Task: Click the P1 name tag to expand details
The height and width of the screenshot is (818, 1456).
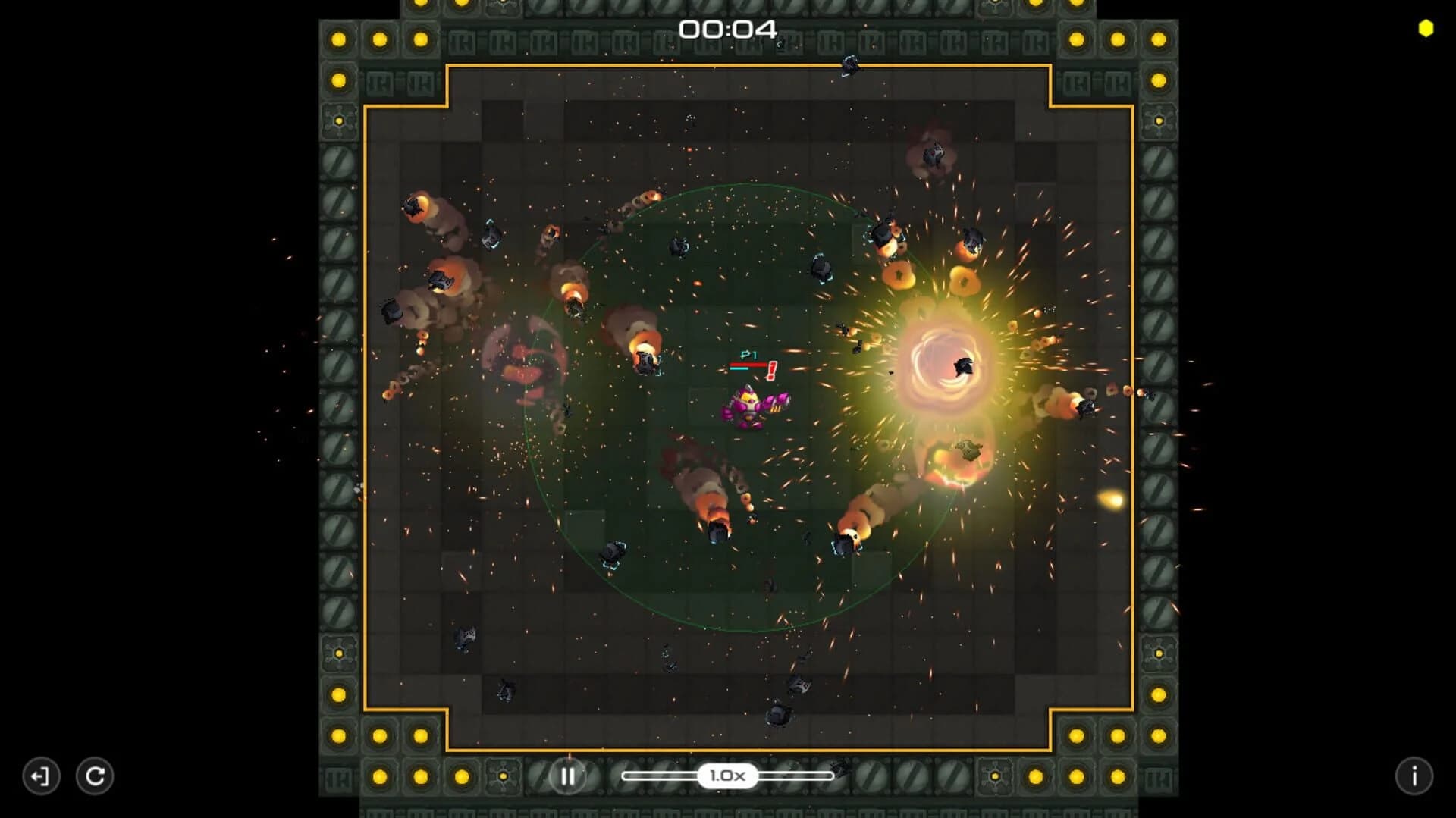Action: 749,353
